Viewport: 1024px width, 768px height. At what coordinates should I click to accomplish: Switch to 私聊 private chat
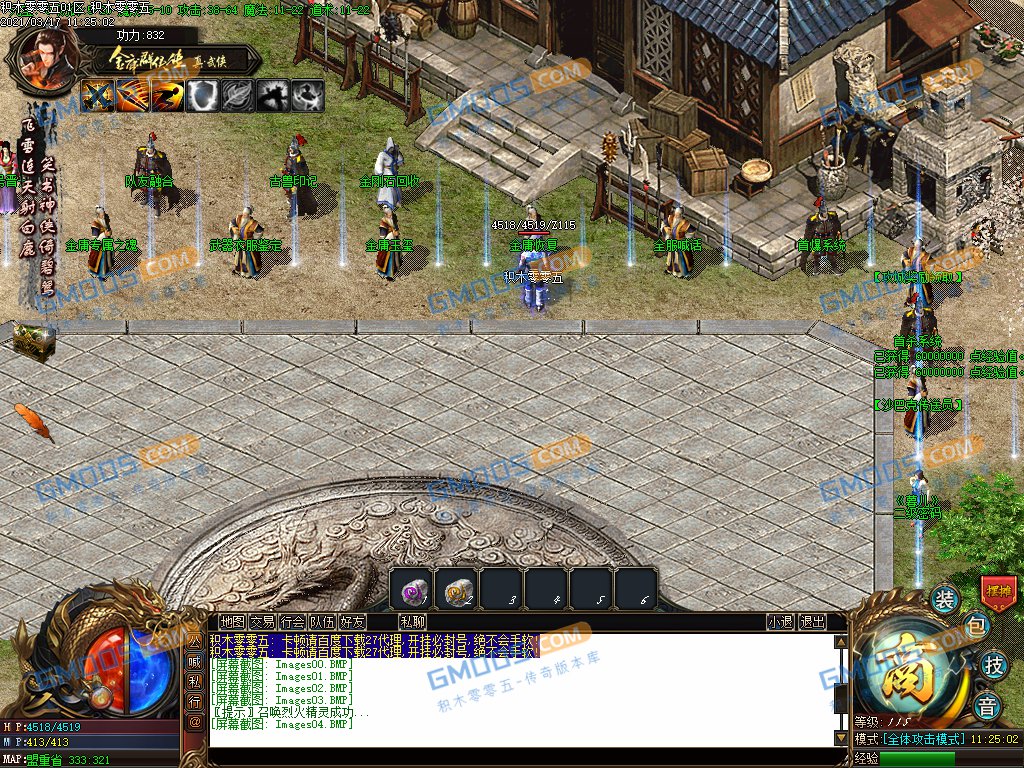(412, 622)
